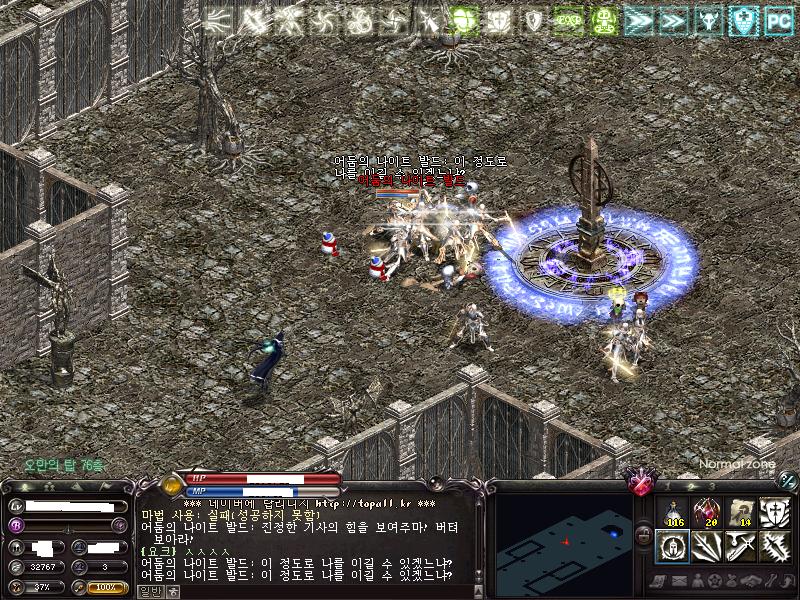Open the character silhouette menu icon
Image resolution: width=800 pixels, height=600 pixels.
pyautogui.click(x=697, y=581)
